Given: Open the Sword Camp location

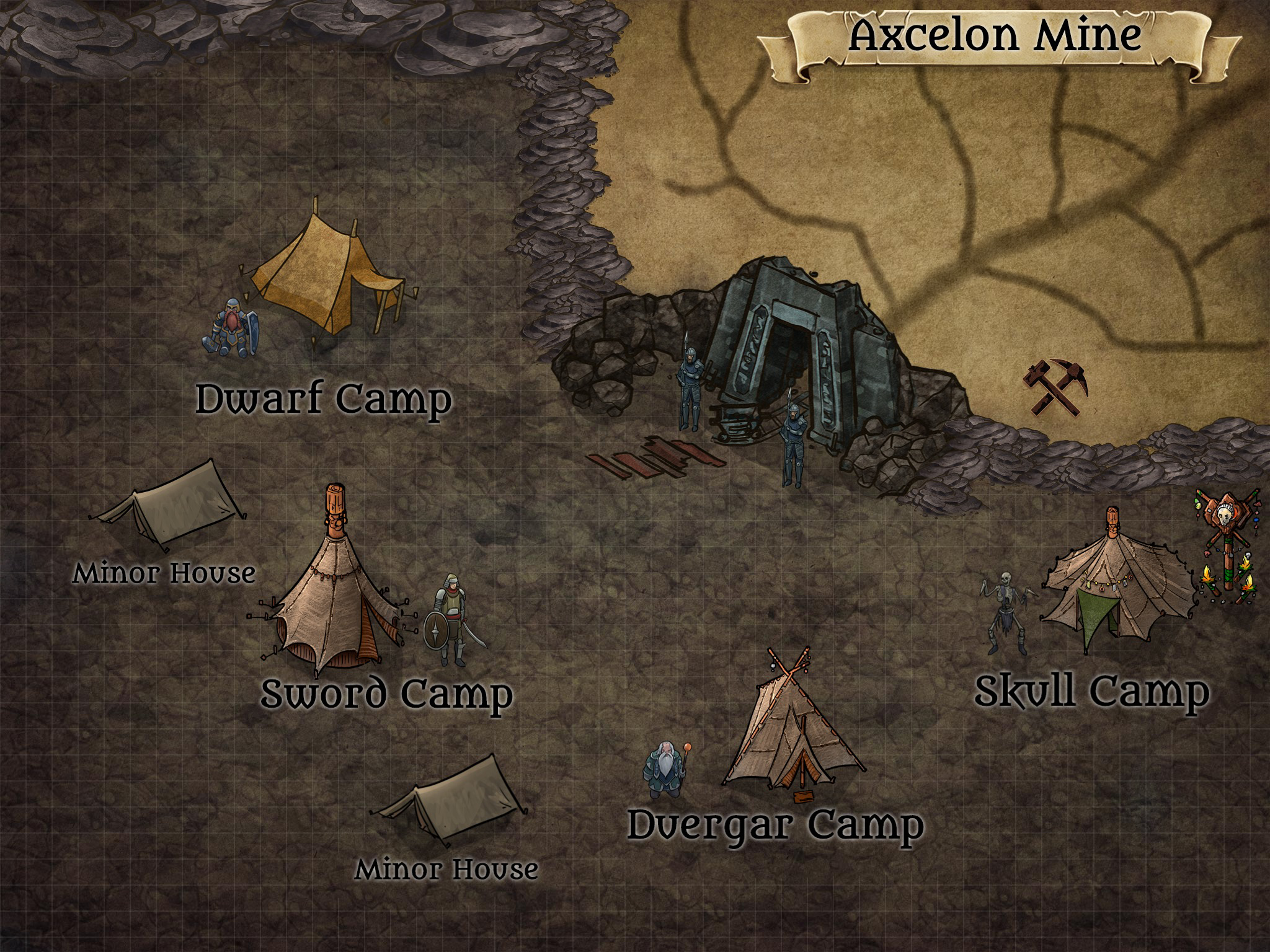Looking at the screenshot, I should tap(386, 693).
